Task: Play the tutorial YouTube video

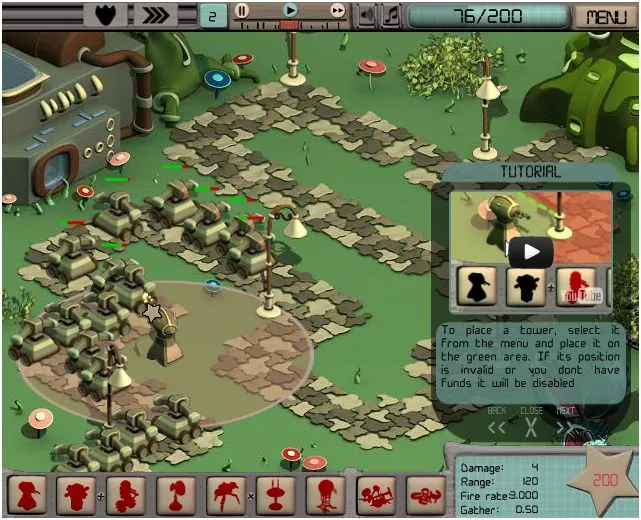Action: [530, 251]
